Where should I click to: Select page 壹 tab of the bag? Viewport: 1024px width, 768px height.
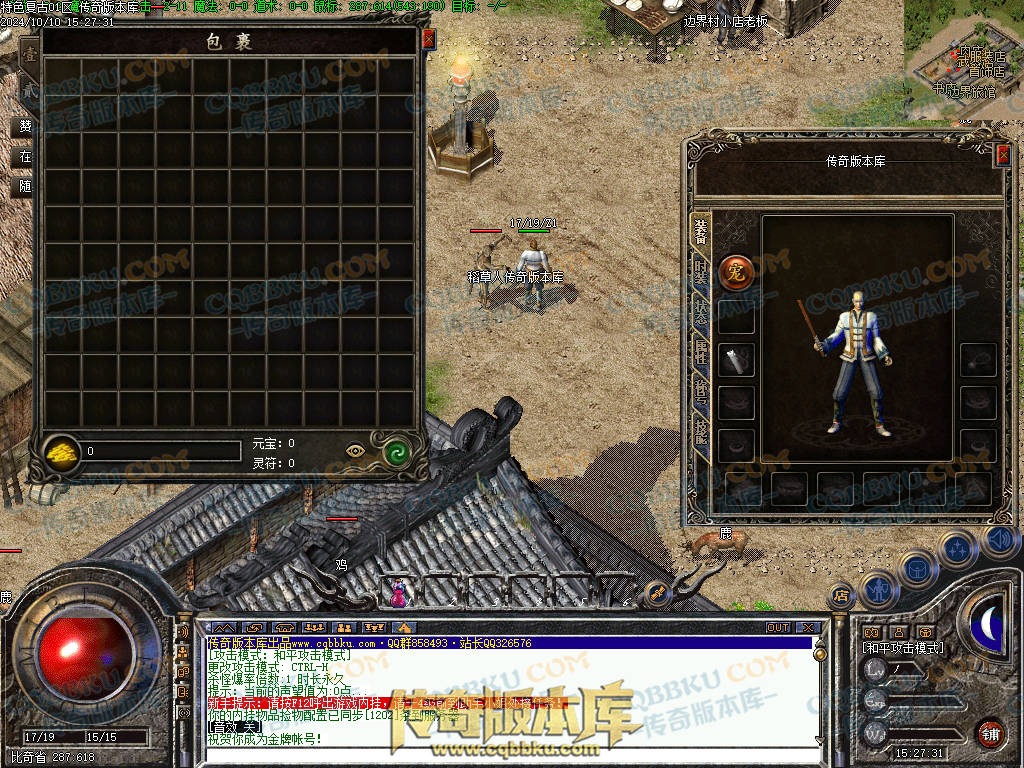pos(30,56)
